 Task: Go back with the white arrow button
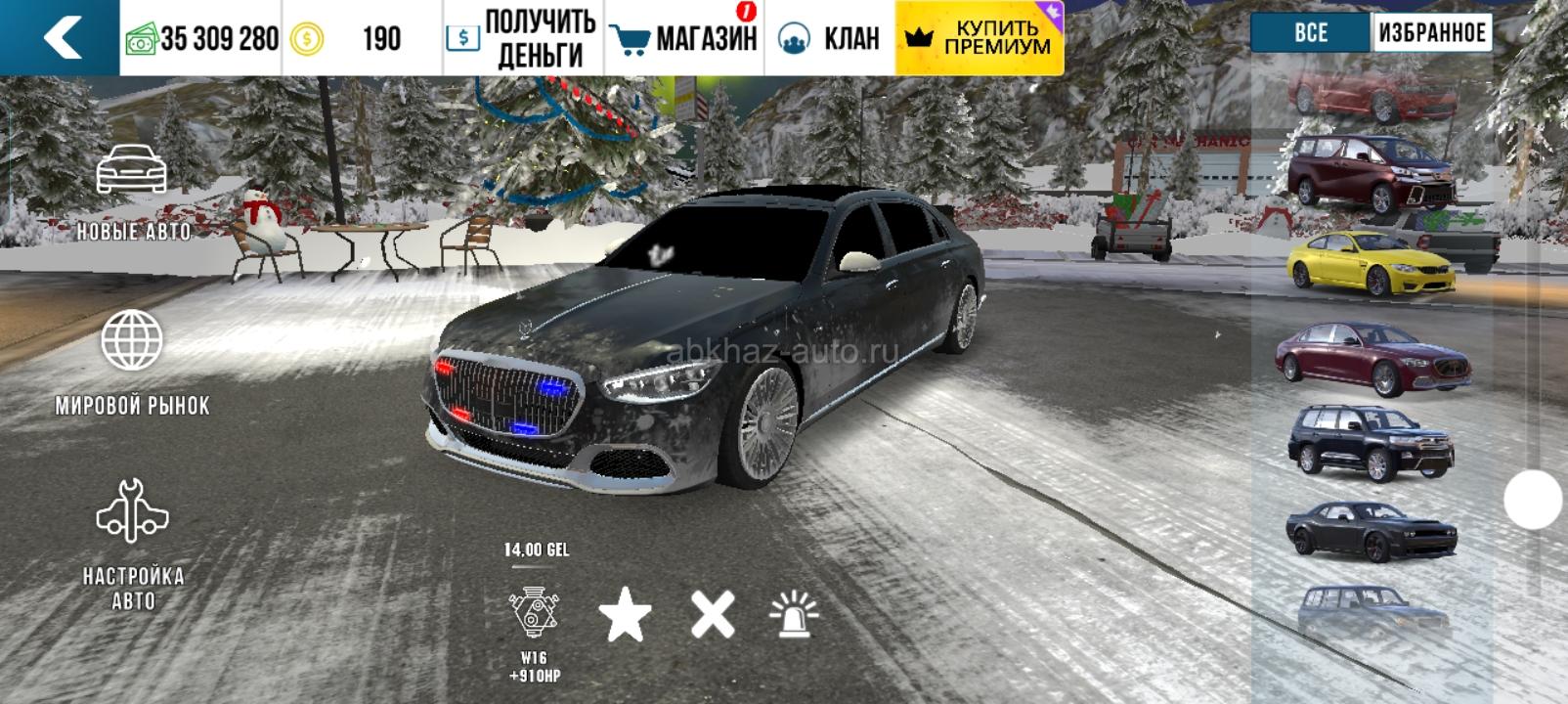pos(61,38)
